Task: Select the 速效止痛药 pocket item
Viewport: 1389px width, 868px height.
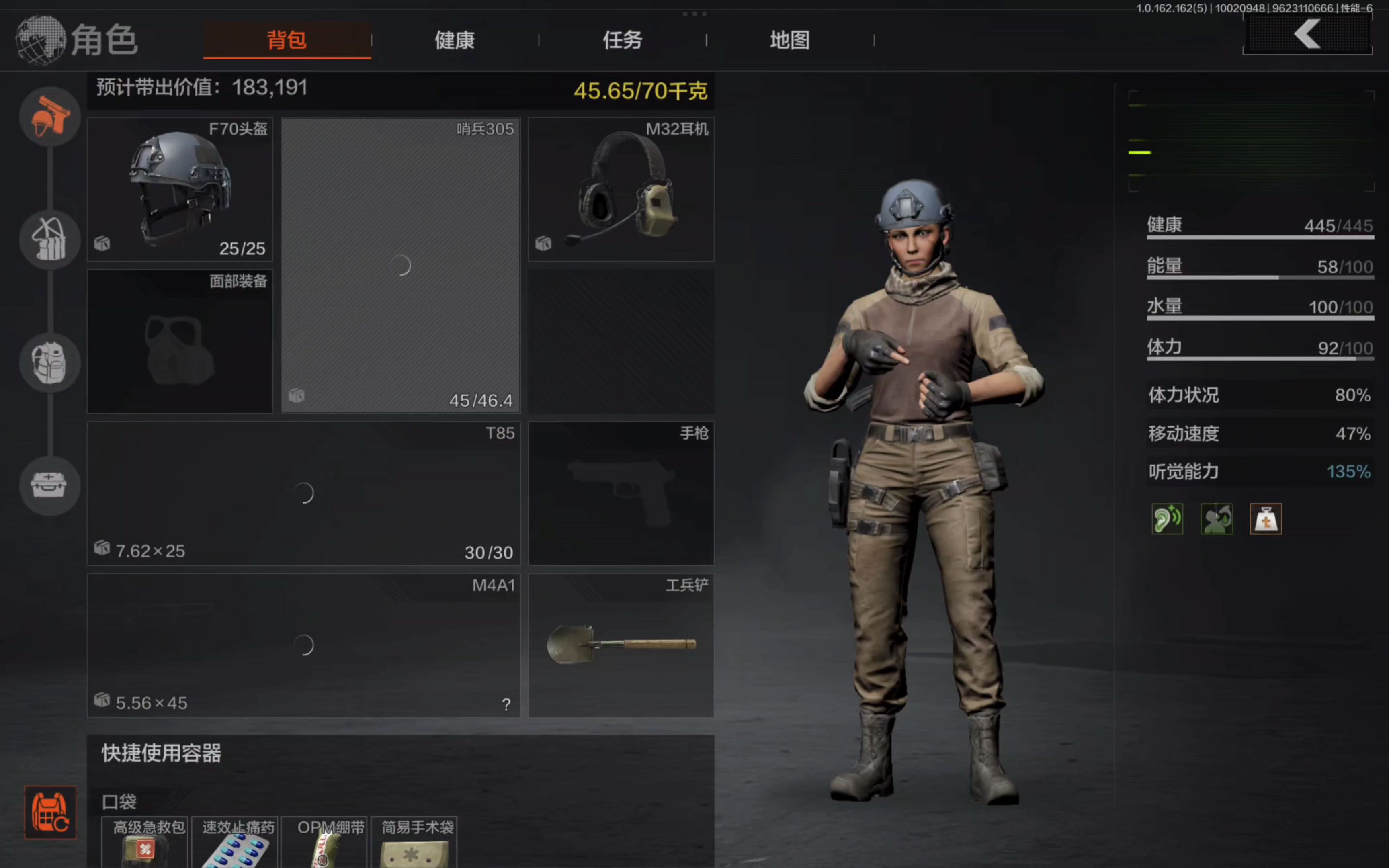Action: [235, 843]
